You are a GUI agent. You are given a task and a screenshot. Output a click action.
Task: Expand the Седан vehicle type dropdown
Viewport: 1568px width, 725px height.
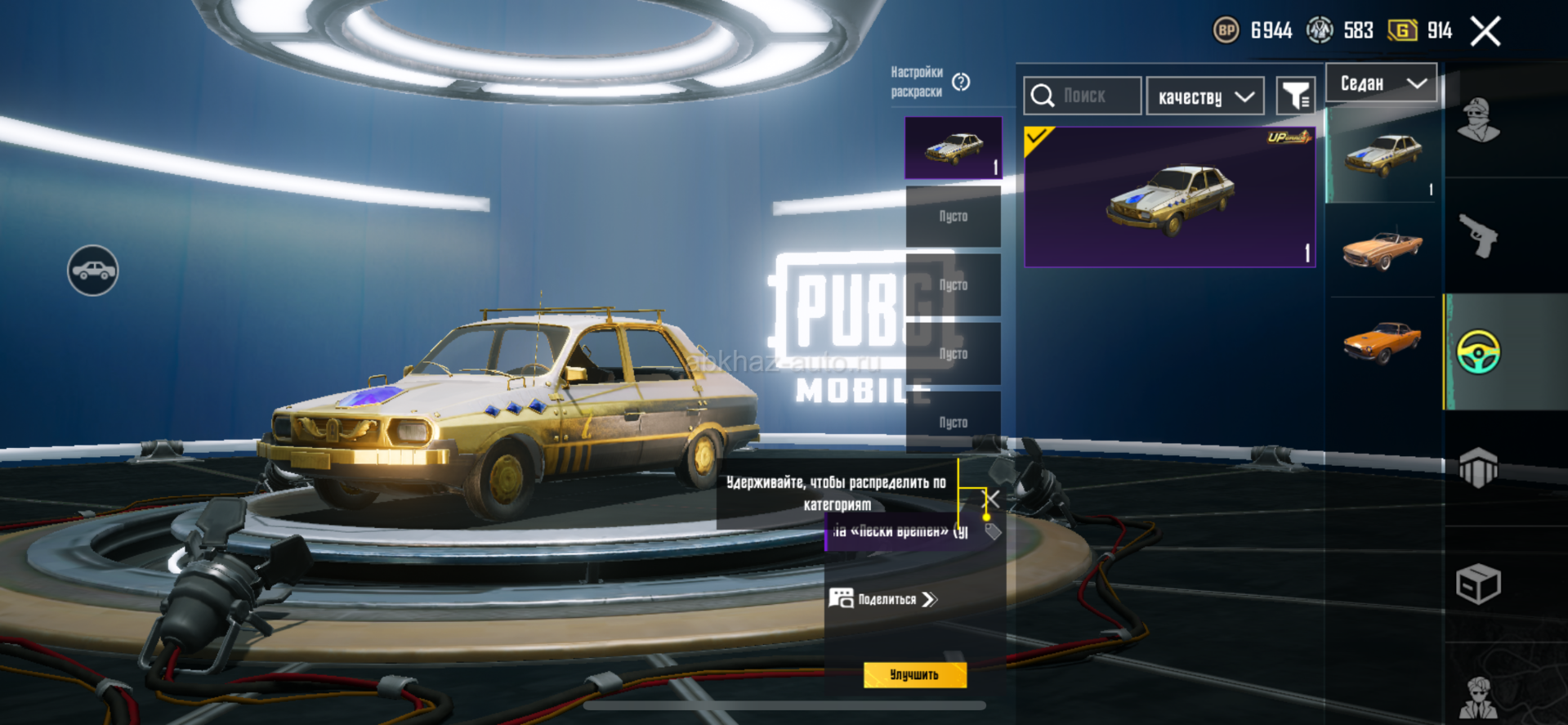(1381, 83)
